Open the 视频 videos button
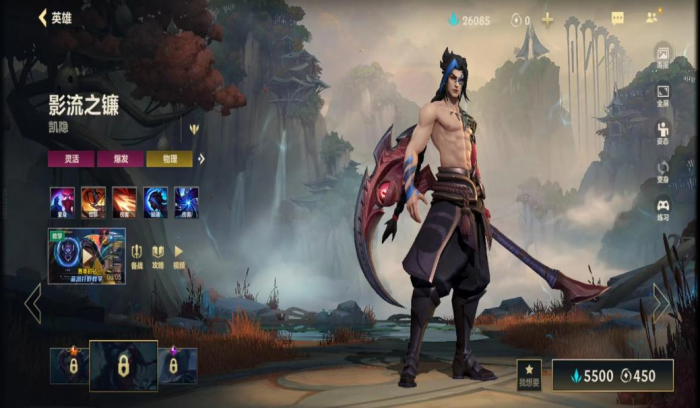 pos(179,255)
